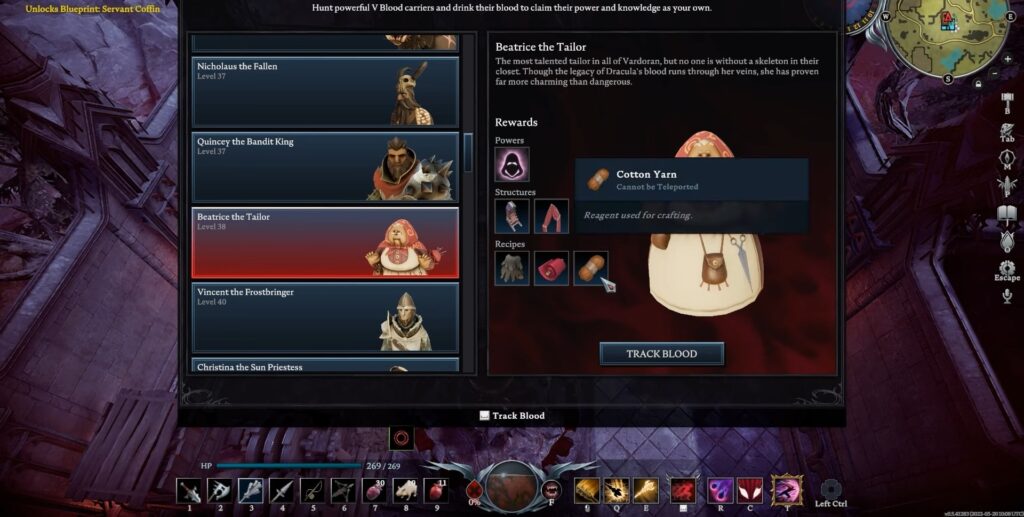Viewport: 1024px width, 517px height.
Task: Inspect the red cloth structure reward
Action: click(551, 216)
